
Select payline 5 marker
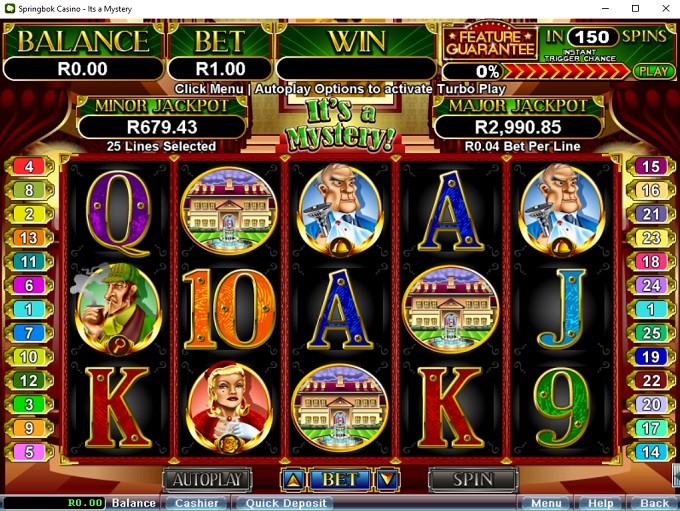29,452
